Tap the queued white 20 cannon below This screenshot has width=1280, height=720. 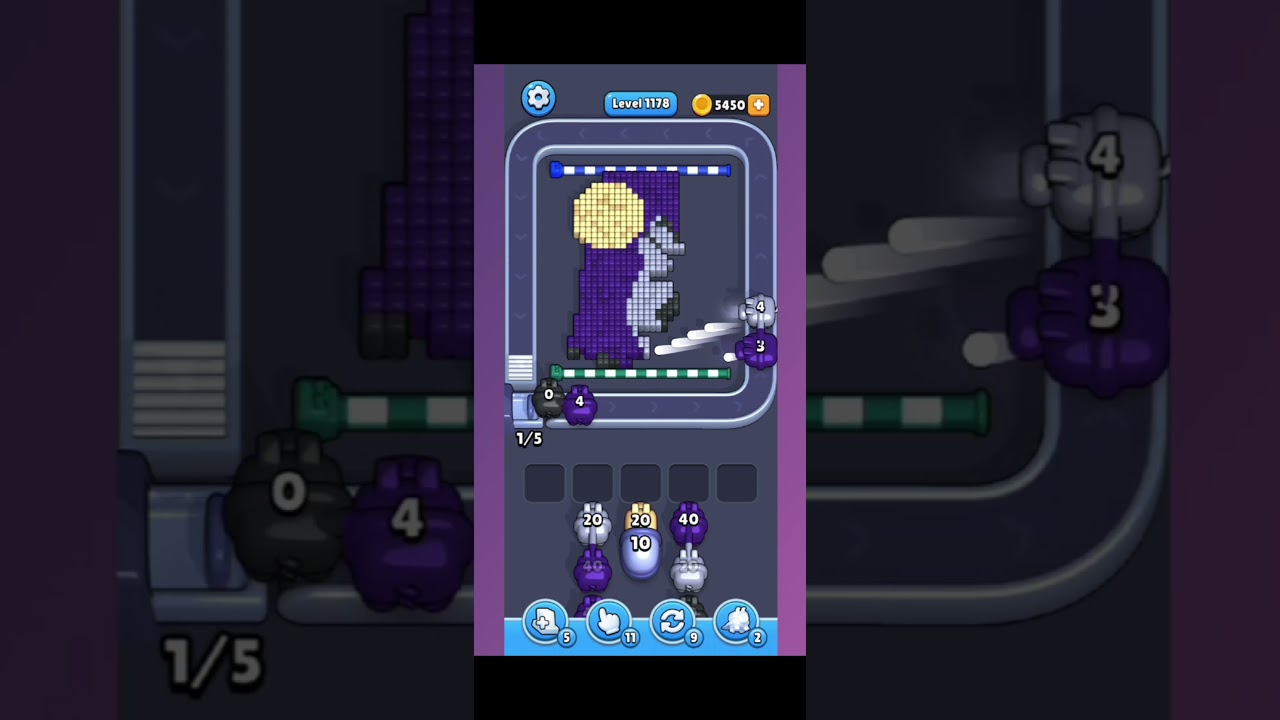689,567
